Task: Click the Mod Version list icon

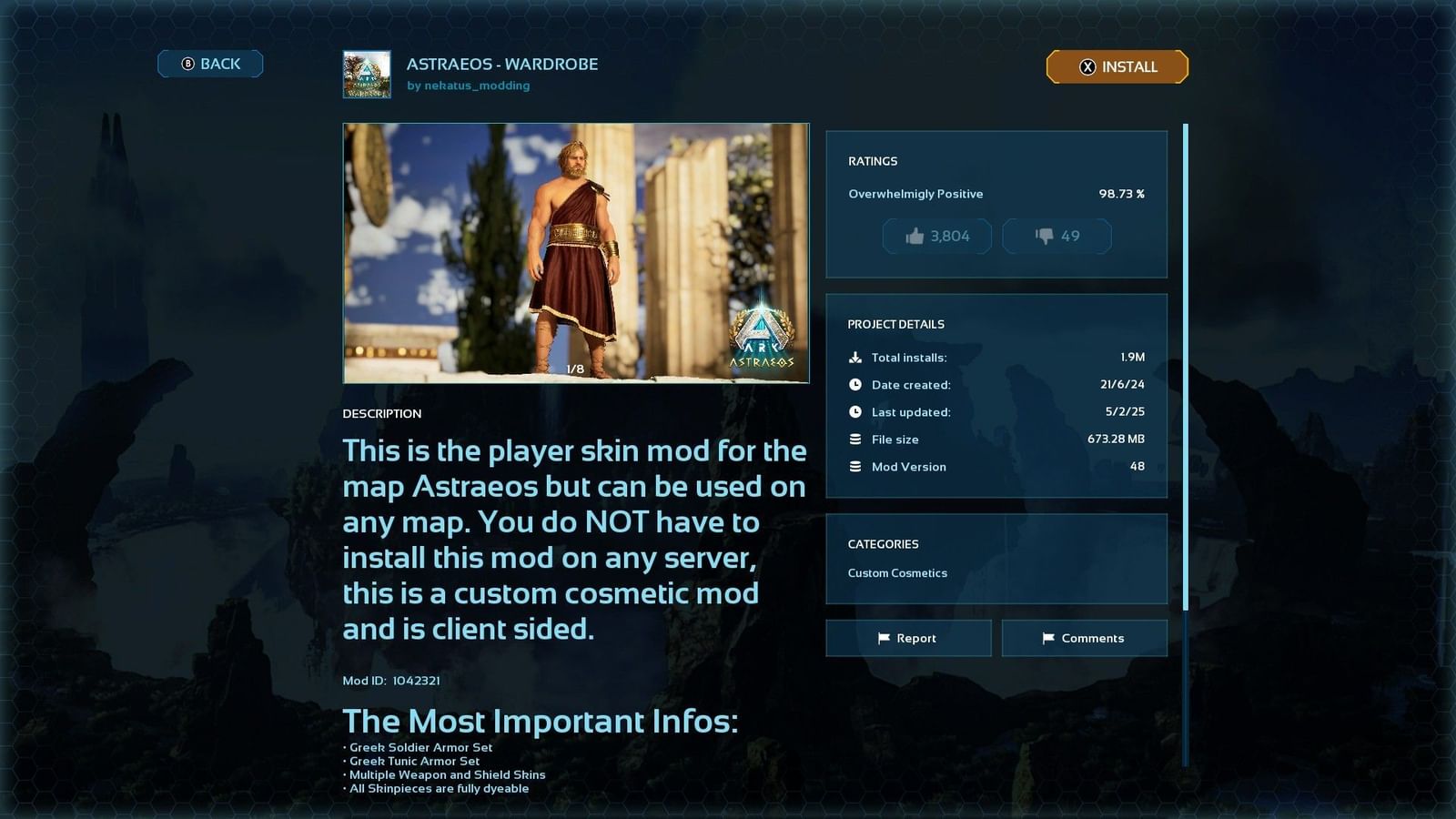Action: pos(855,466)
